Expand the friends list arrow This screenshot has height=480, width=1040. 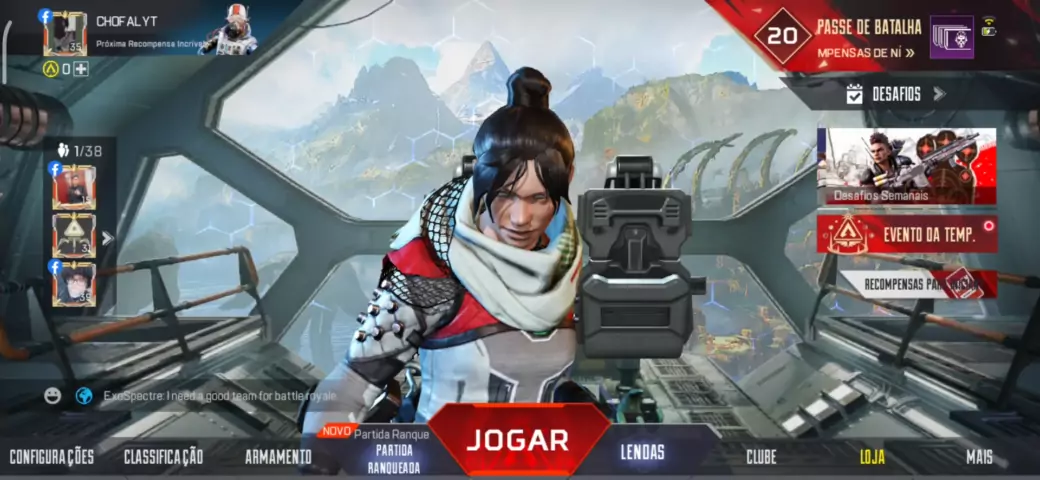(x=107, y=238)
